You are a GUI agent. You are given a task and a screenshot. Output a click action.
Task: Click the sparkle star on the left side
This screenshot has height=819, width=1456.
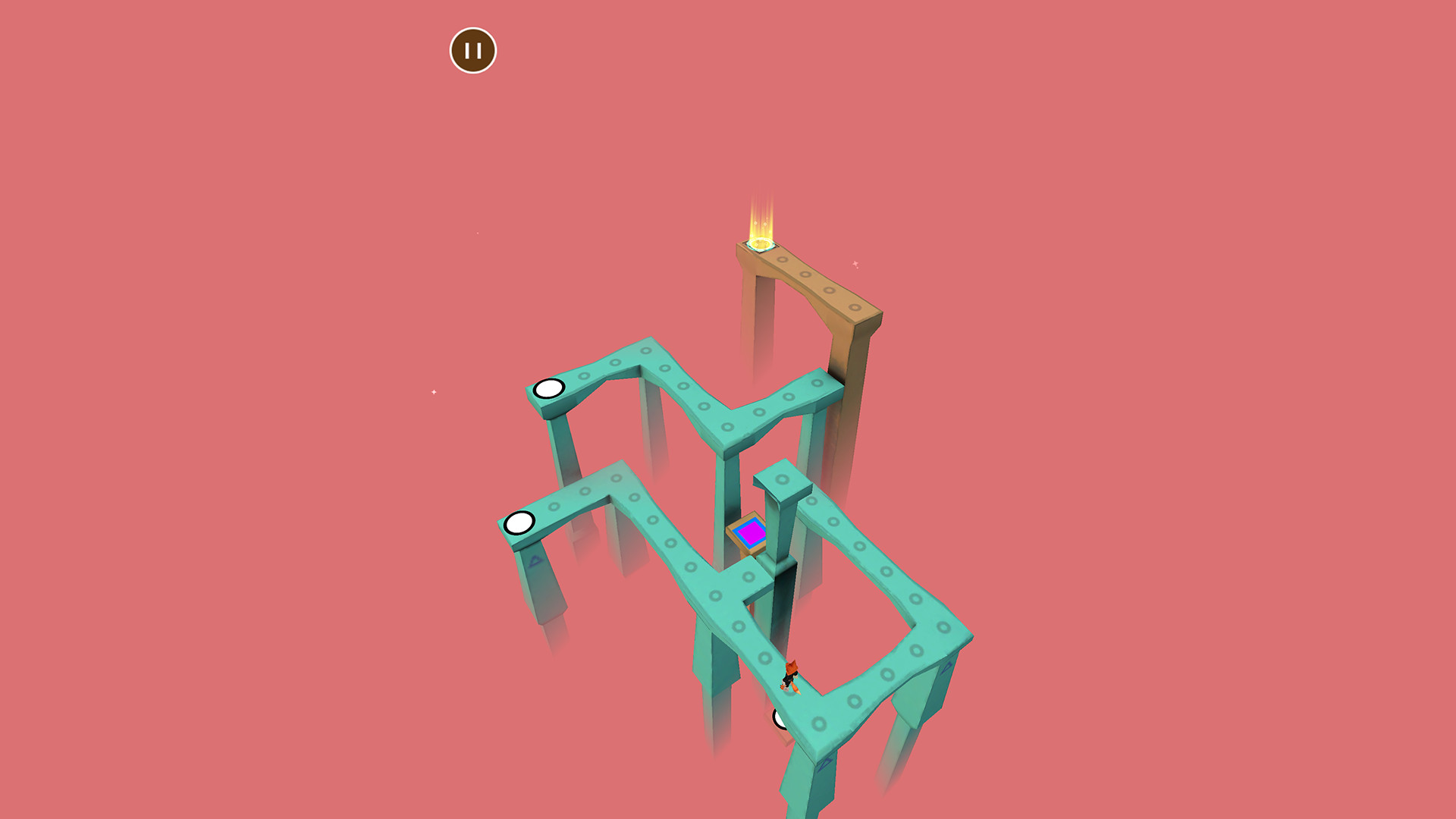432,393
